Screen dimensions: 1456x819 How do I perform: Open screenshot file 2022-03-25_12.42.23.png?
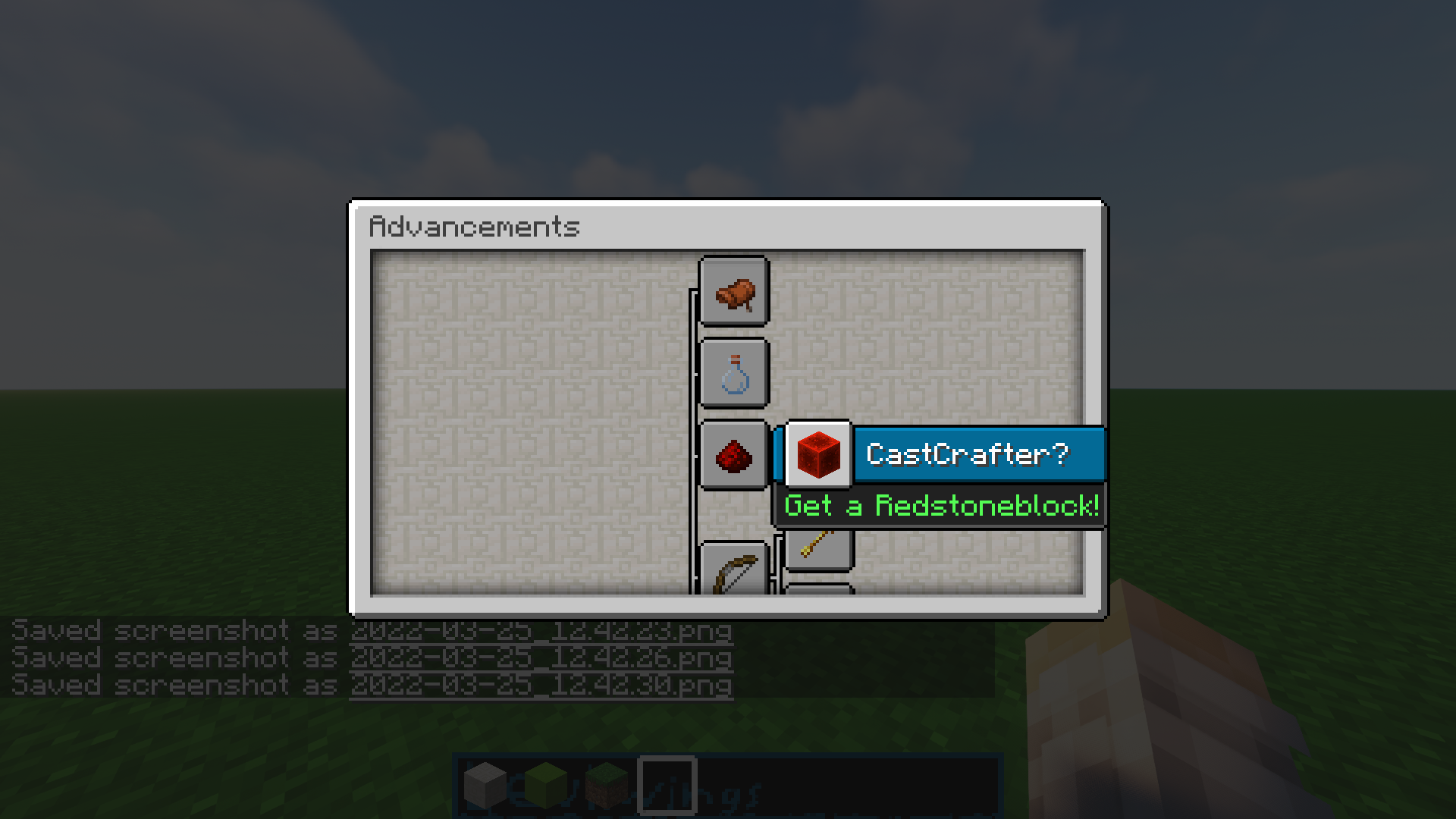(541, 631)
